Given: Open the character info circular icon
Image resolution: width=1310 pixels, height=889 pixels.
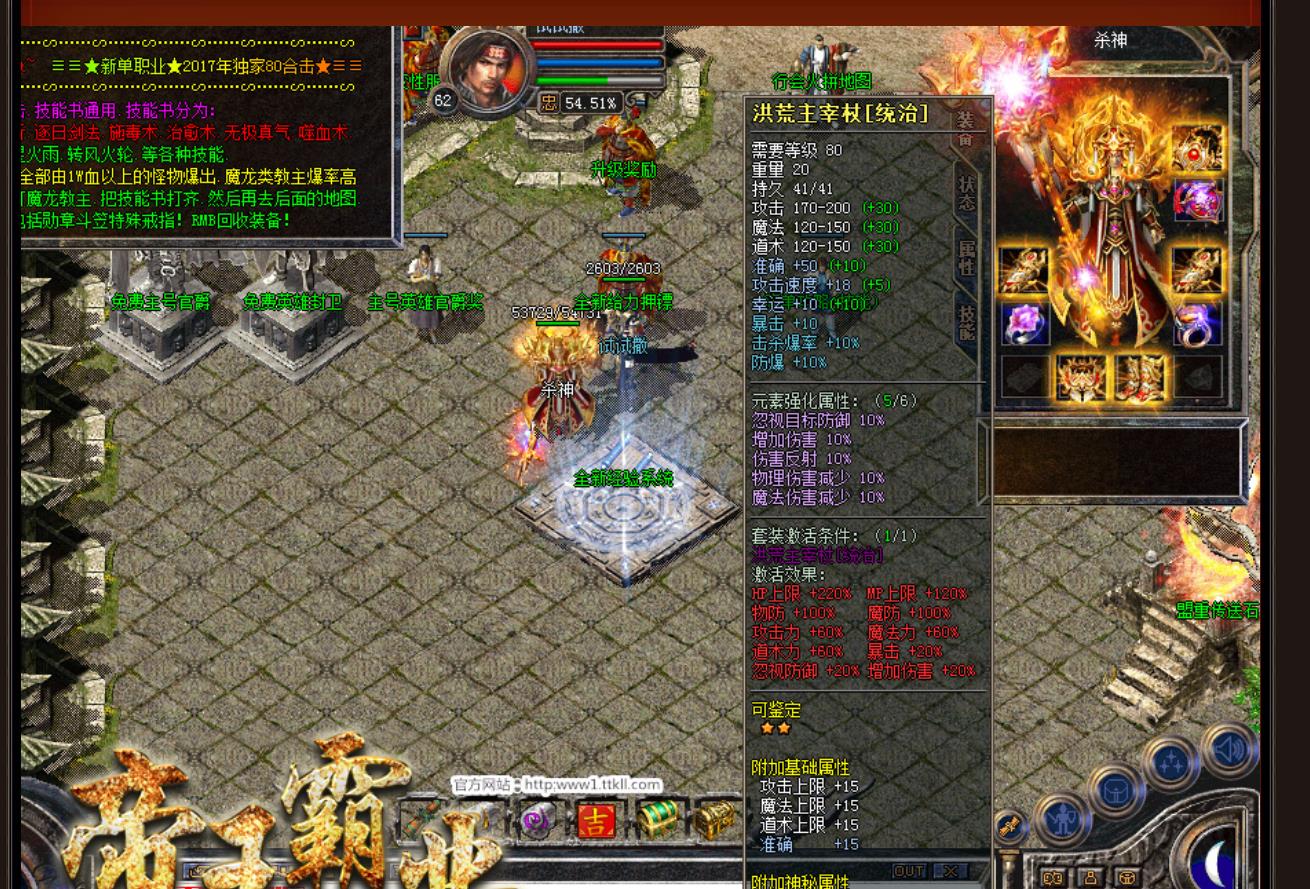Looking at the screenshot, I should [1062, 819].
